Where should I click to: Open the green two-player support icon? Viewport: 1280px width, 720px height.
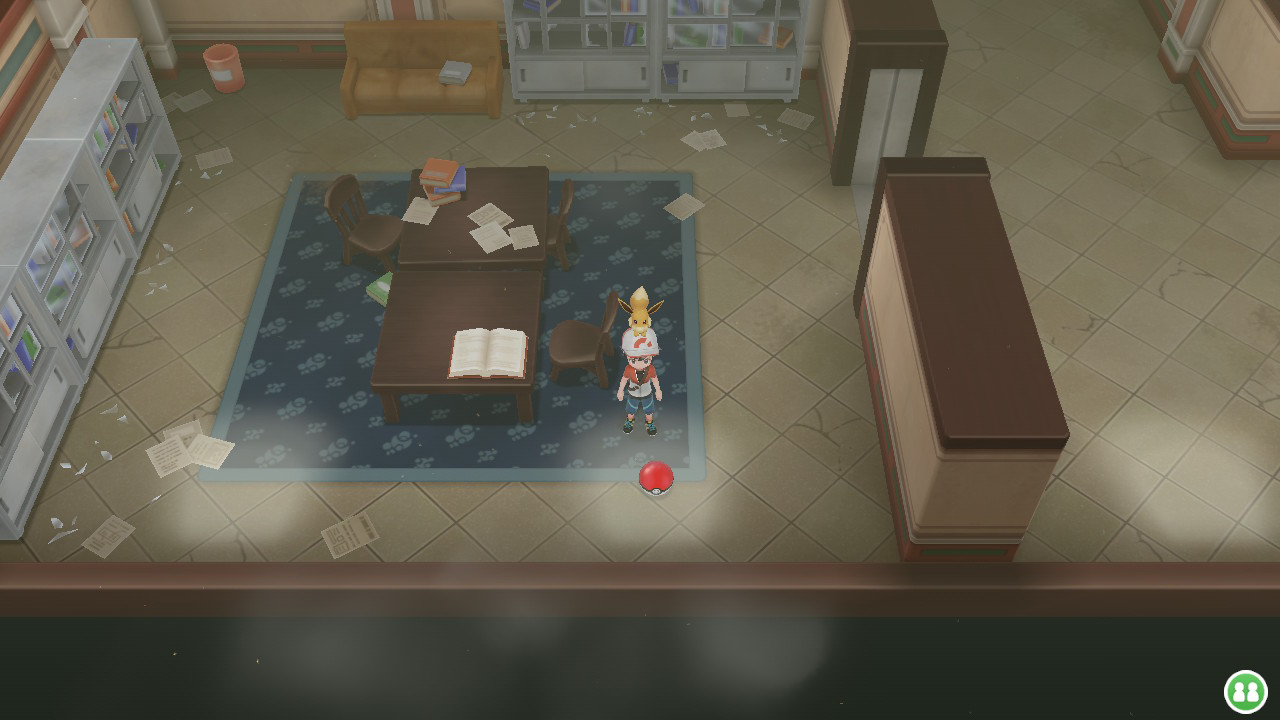[1246, 691]
